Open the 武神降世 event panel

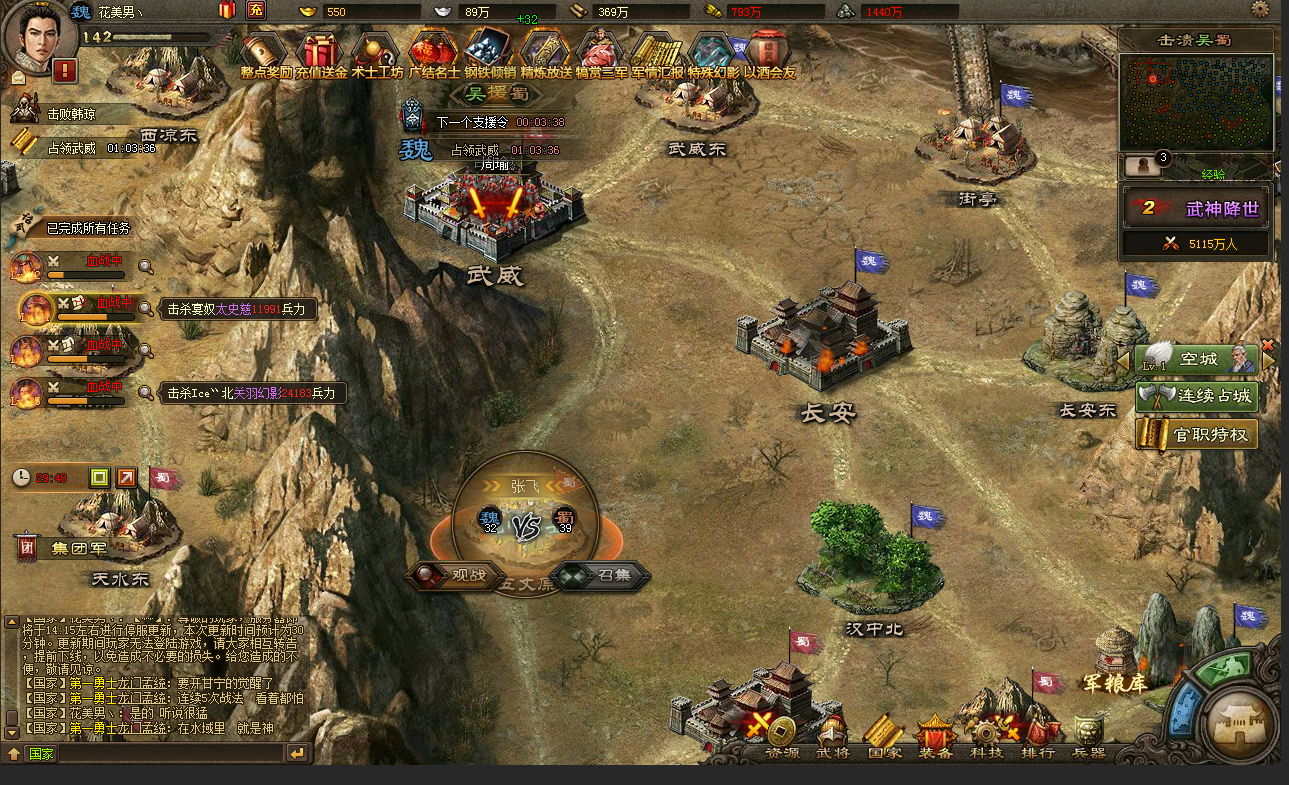[1196, 209]
